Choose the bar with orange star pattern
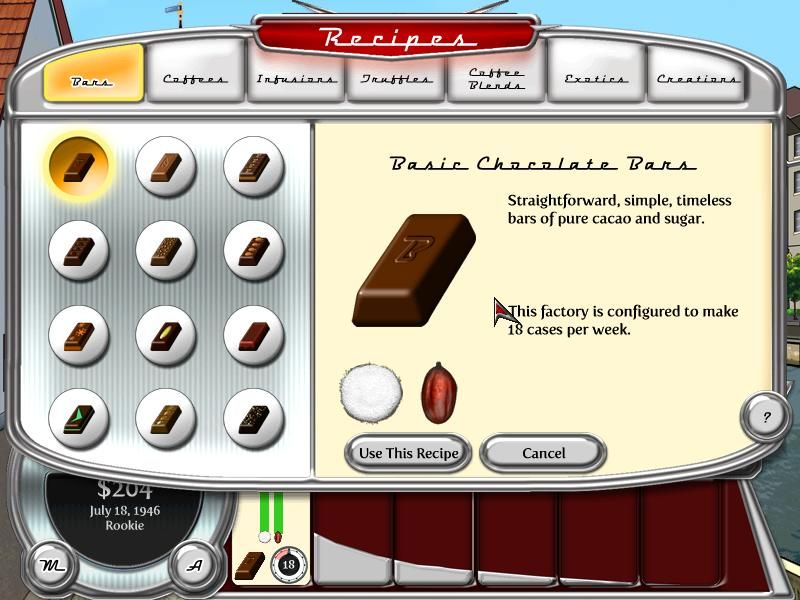This screenshot has height=600, width=800. (x=78, y=334)
